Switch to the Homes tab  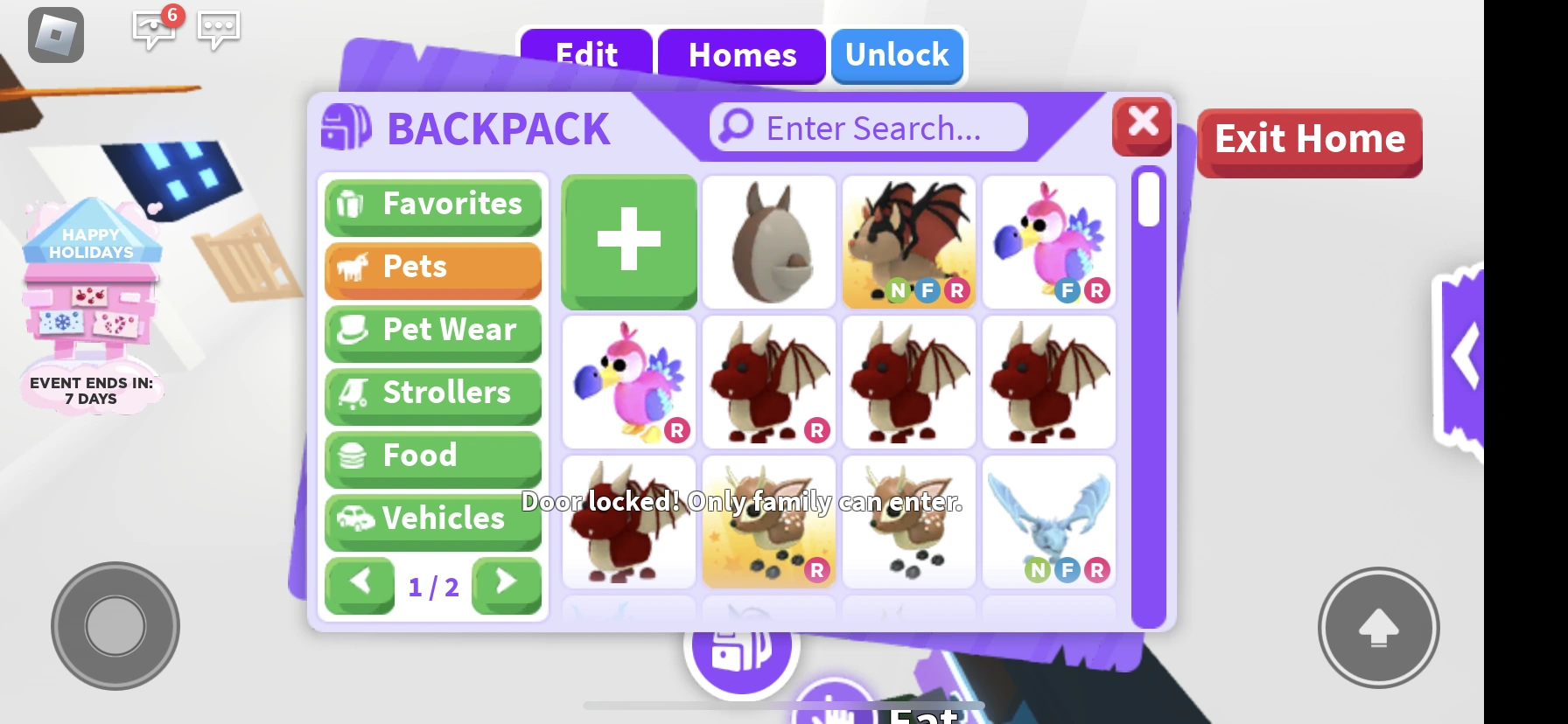point(742,55)
